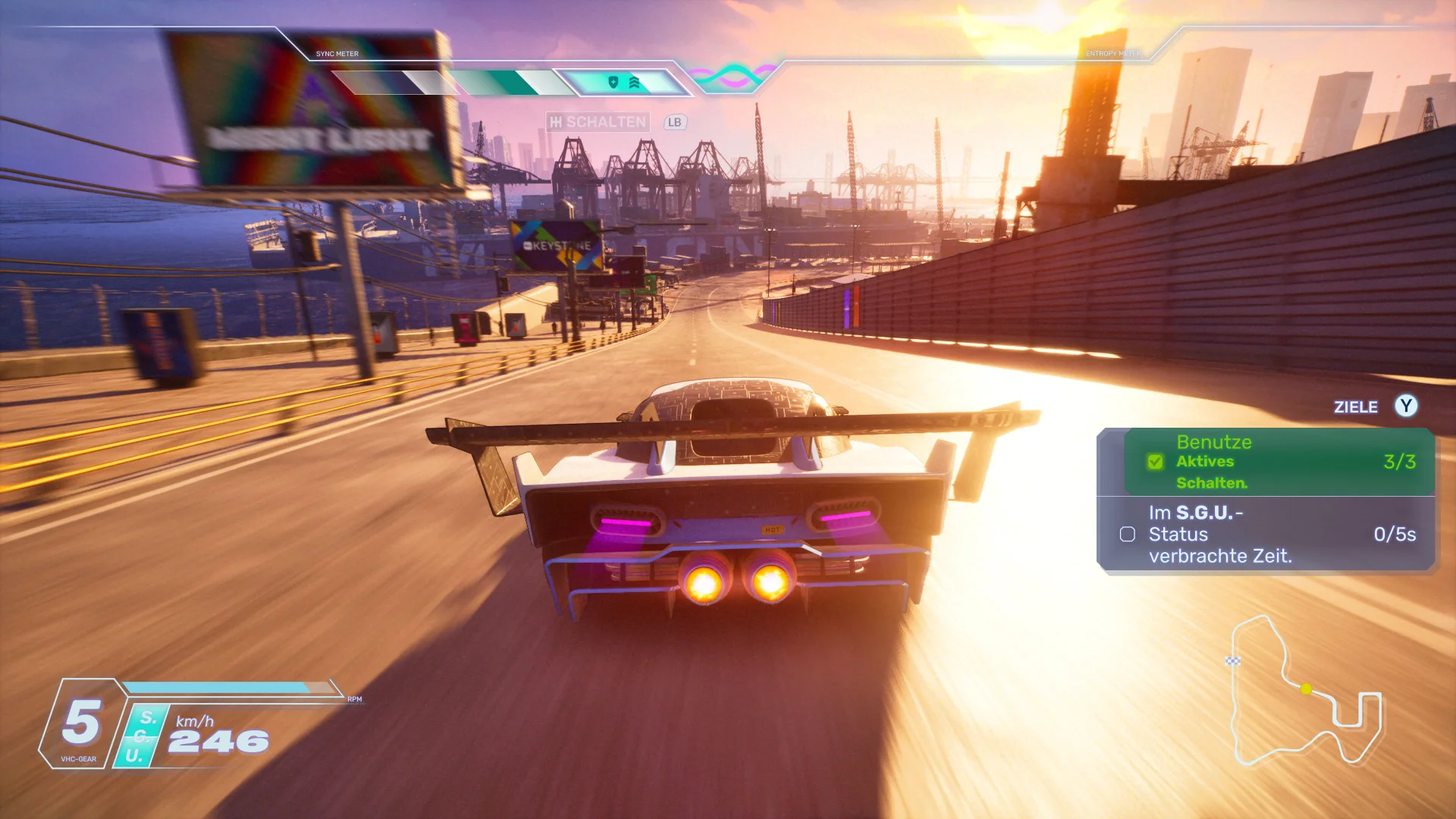Click the S.G.U. status badge
Screen dimensions: 1456x819
tap(142, 736)
